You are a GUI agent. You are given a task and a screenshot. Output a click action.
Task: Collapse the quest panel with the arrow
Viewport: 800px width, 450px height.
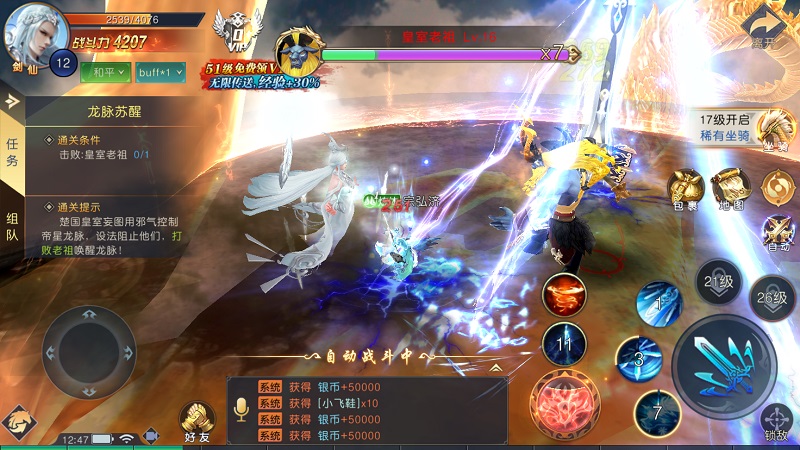(x=12, y=101)
